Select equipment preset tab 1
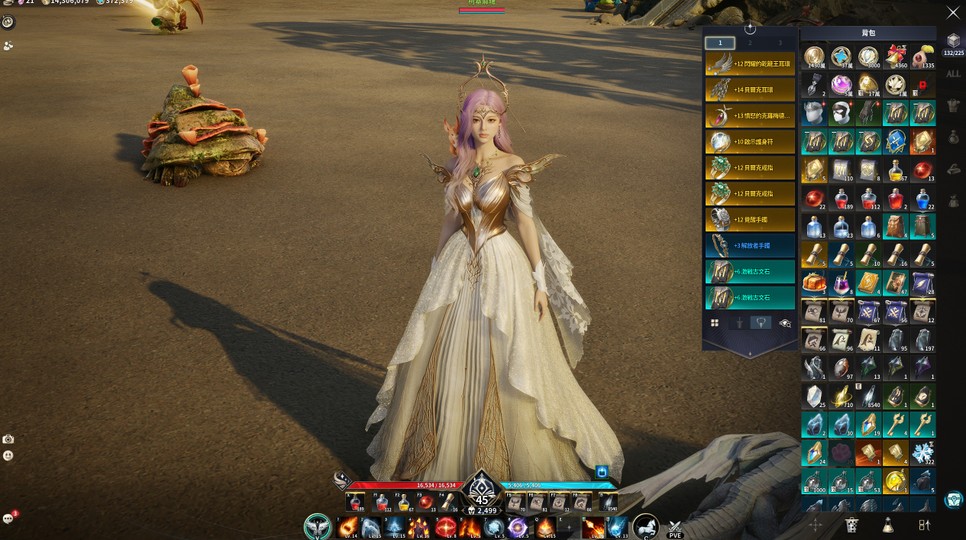 click(x=720, y=43)
